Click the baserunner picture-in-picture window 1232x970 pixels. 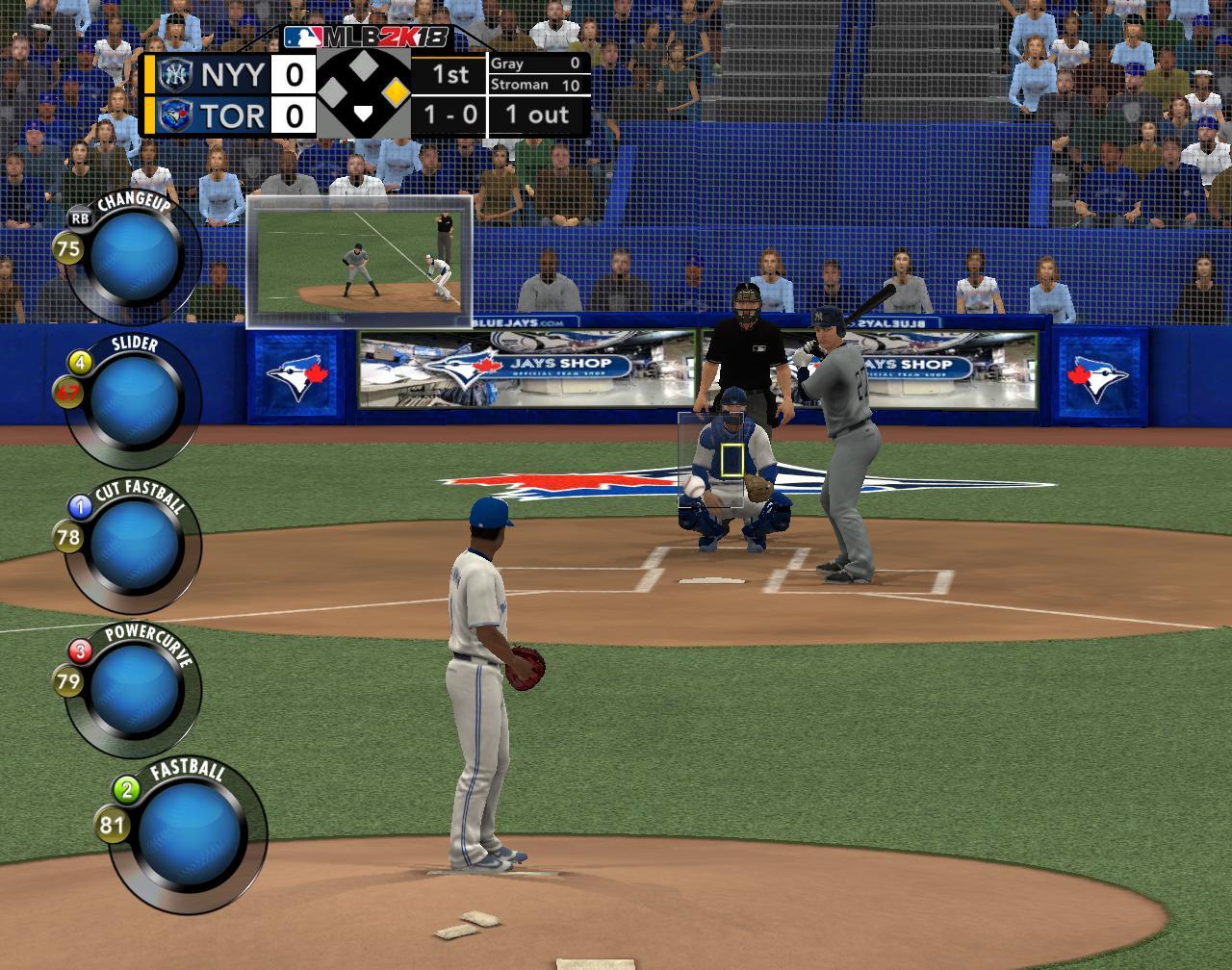click(x=359, y=262)
